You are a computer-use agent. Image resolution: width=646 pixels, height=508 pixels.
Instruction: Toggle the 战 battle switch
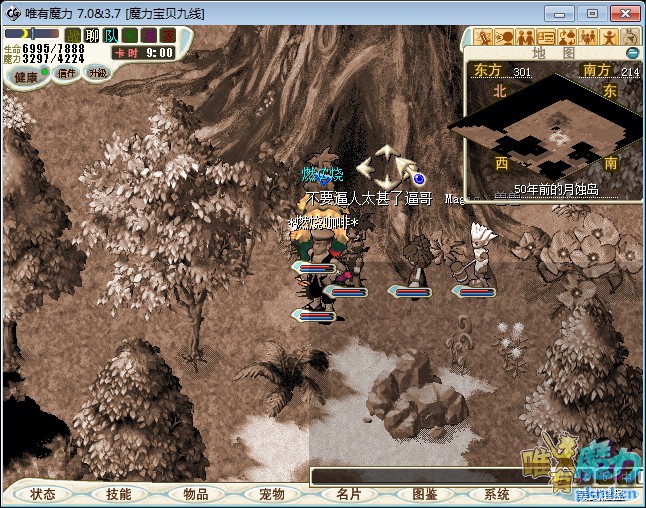pyautogui.click(x=73, y=35)
